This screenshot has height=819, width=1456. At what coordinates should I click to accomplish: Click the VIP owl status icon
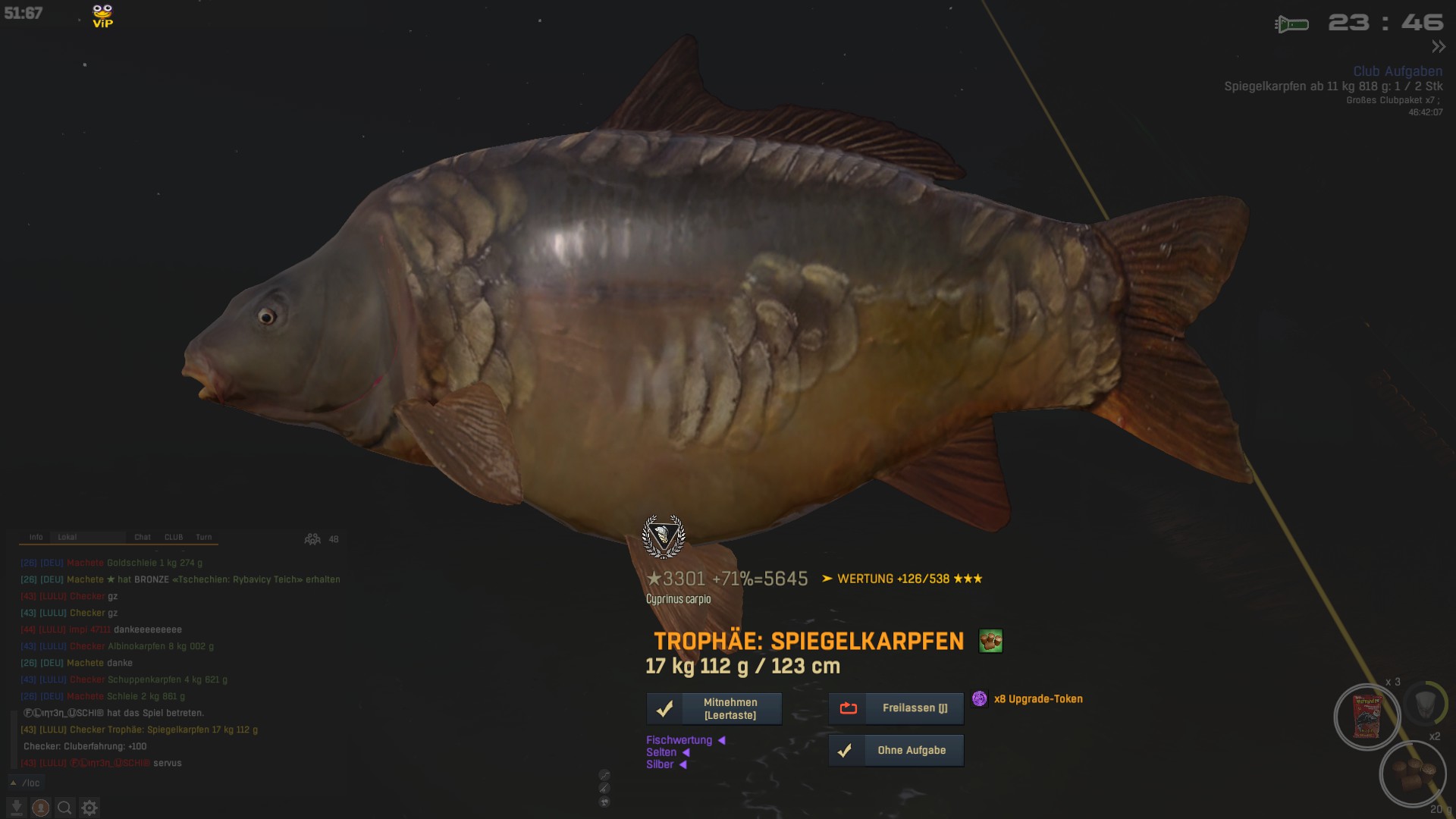pyautogui.click(x=102, y=16)
